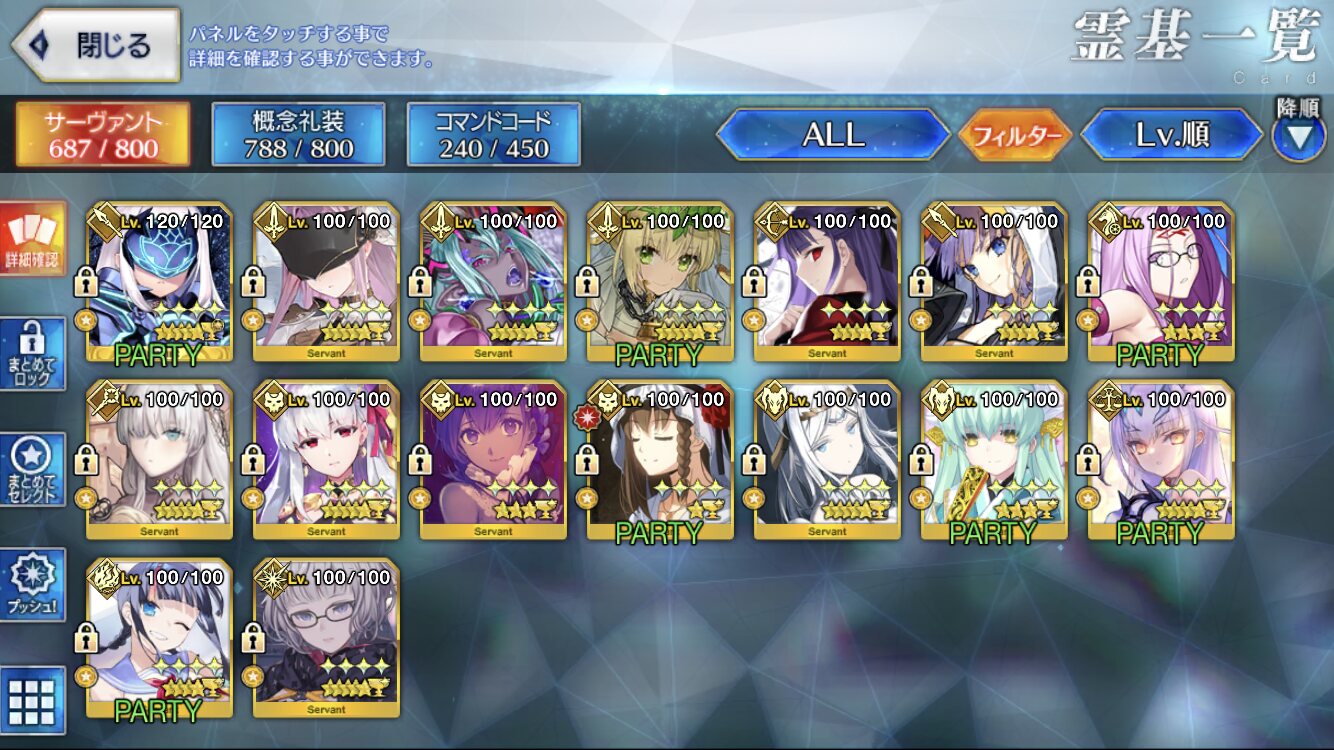The height and width of the screenshot is (750, 1334).
Task: Open the コマンドコード tab
Action: tap(493, 134)
